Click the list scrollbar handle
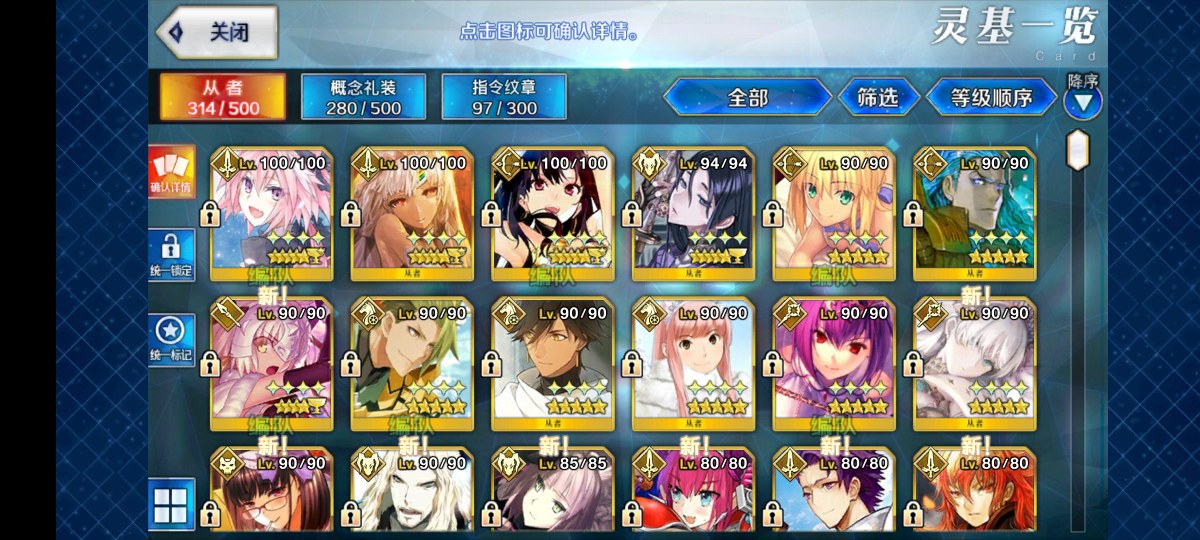The height and width of the screenshot is (540, 1200). (1078, 150)
